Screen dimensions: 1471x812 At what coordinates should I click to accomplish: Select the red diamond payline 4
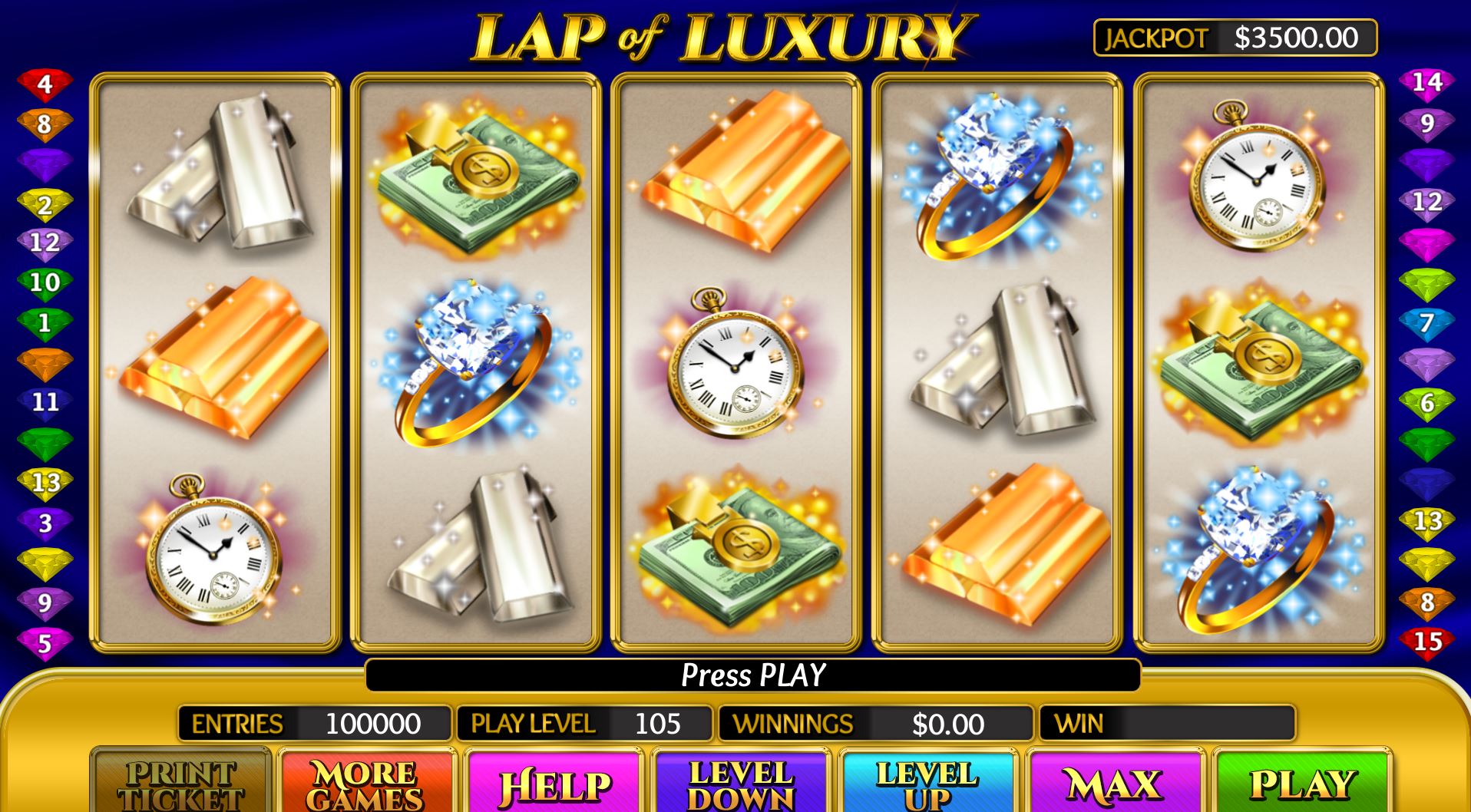(49, 84)
